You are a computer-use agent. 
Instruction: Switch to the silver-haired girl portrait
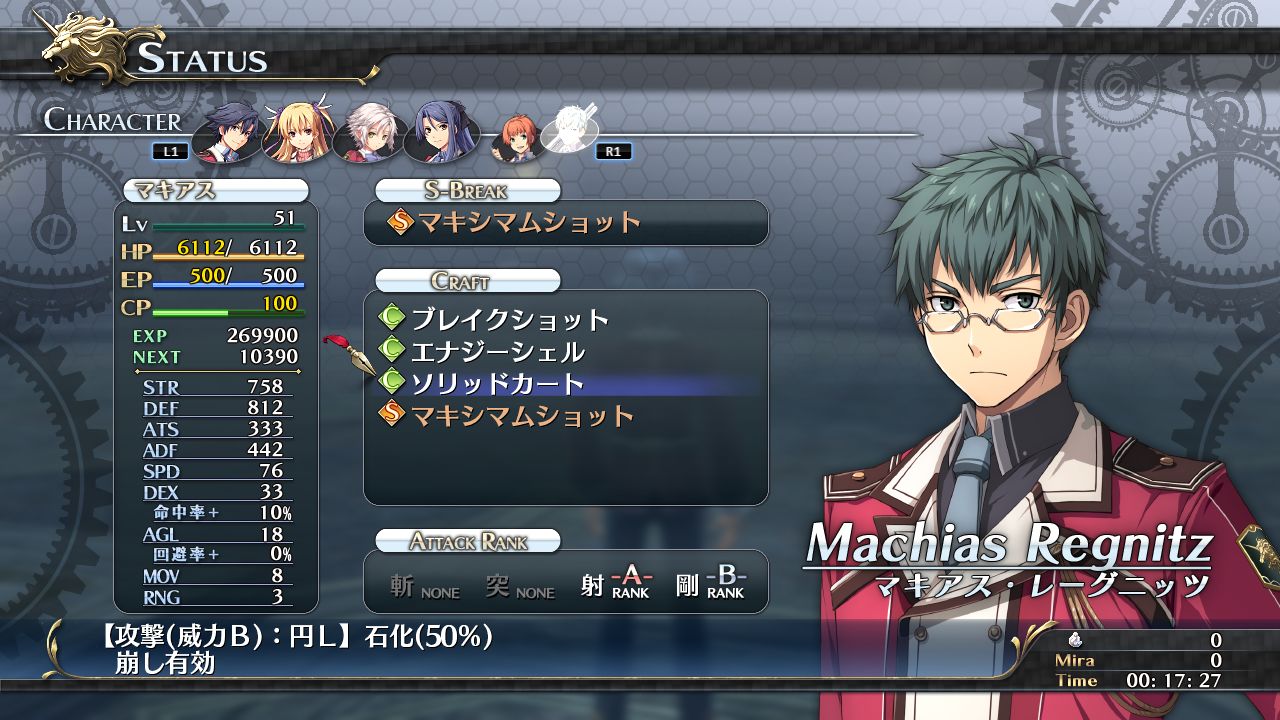pyautogui.click(x=366, y=131)
